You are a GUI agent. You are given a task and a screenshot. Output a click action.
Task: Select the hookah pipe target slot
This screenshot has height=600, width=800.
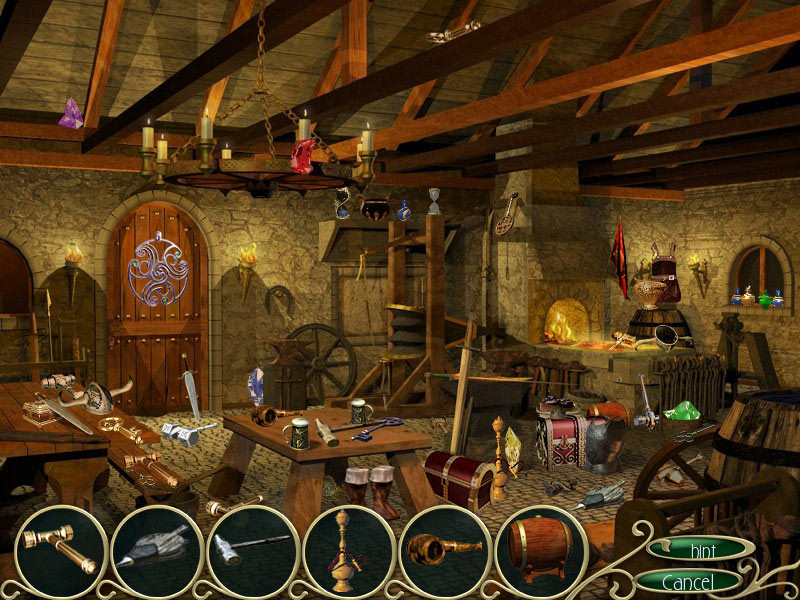[347, 552]
